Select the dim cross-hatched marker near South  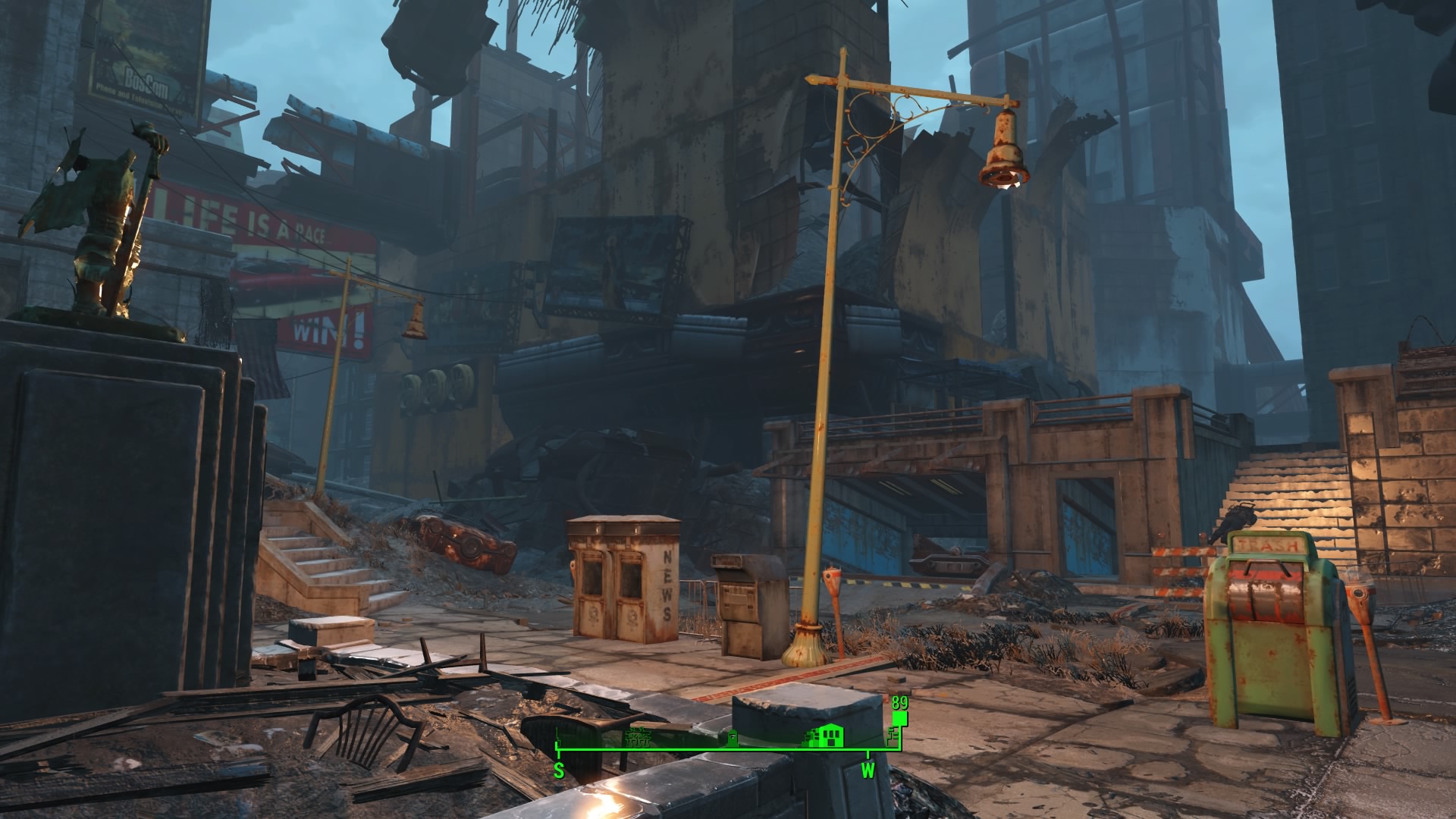tap(637, 738)
